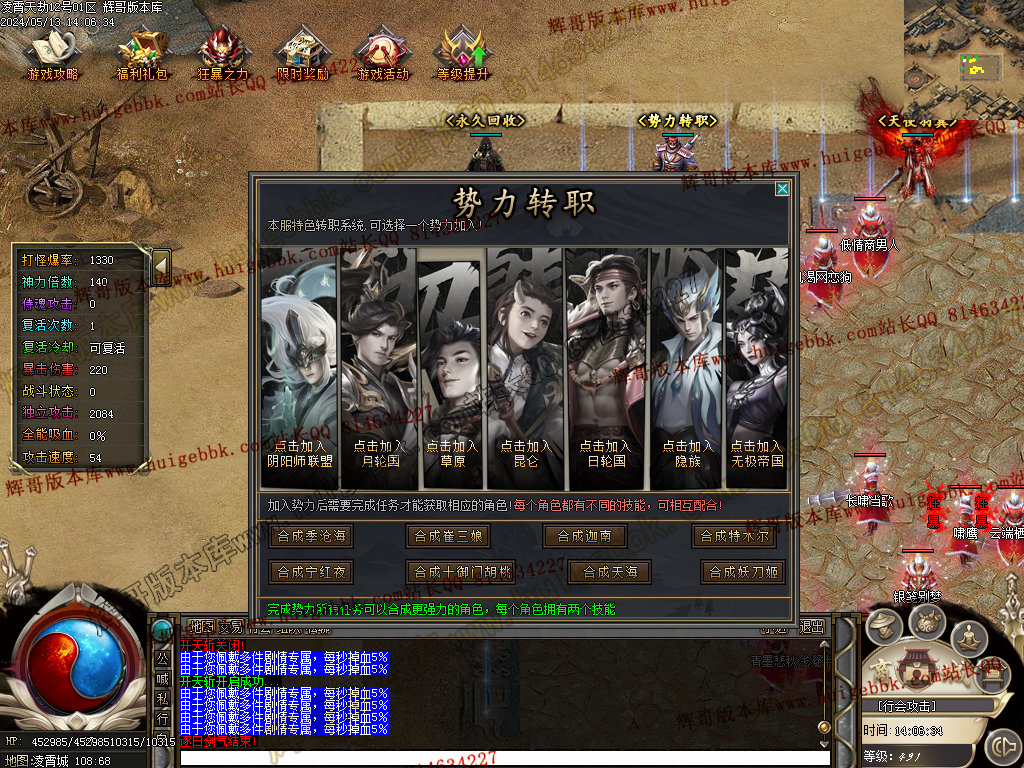
Task: Pick the 隐族 faction card
Action: point(687,453)
